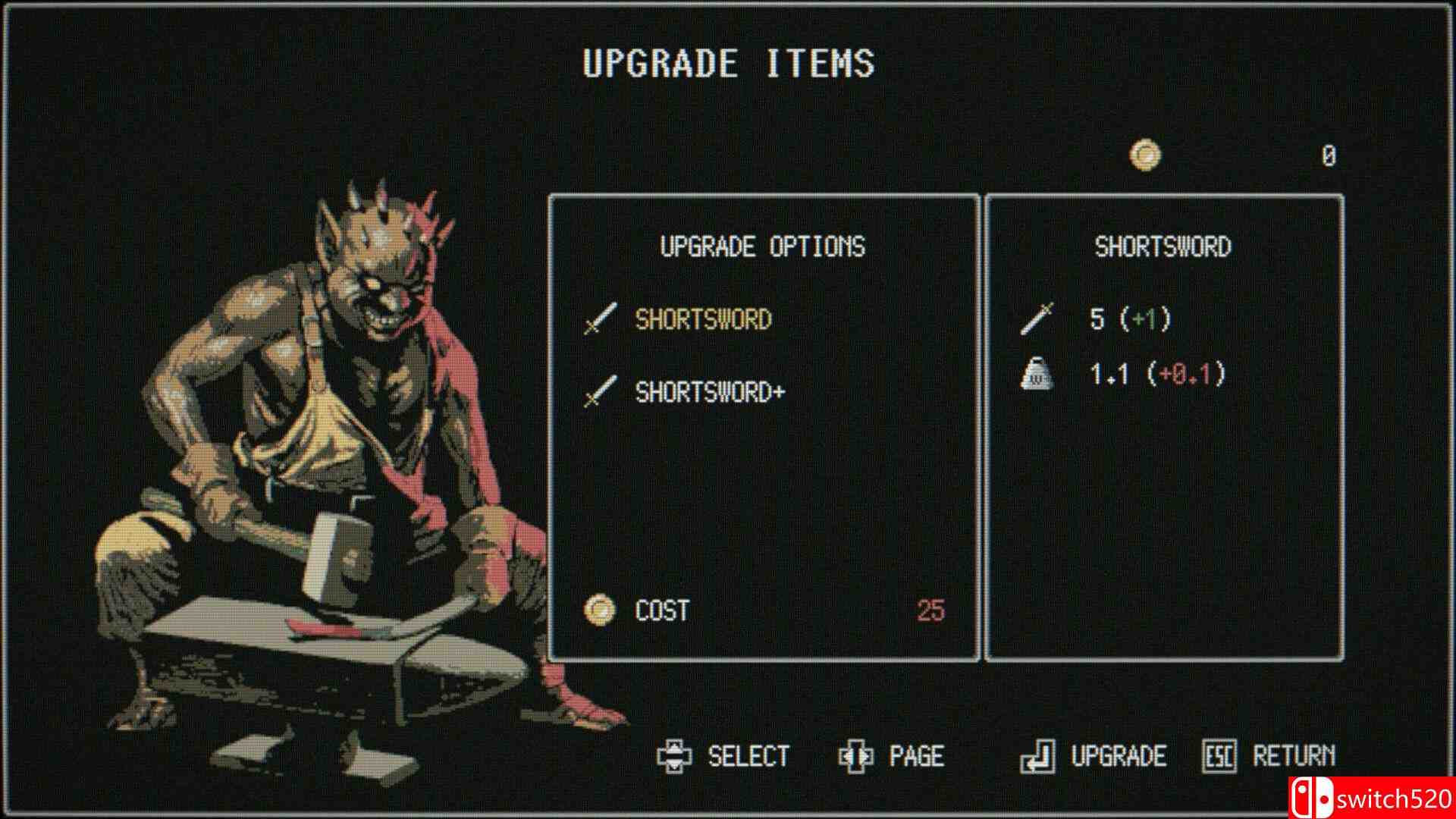The height and width of the screenshot is (819, 1456).
Task: Click the RETURN command label
Action: [x=1301, y=755]
